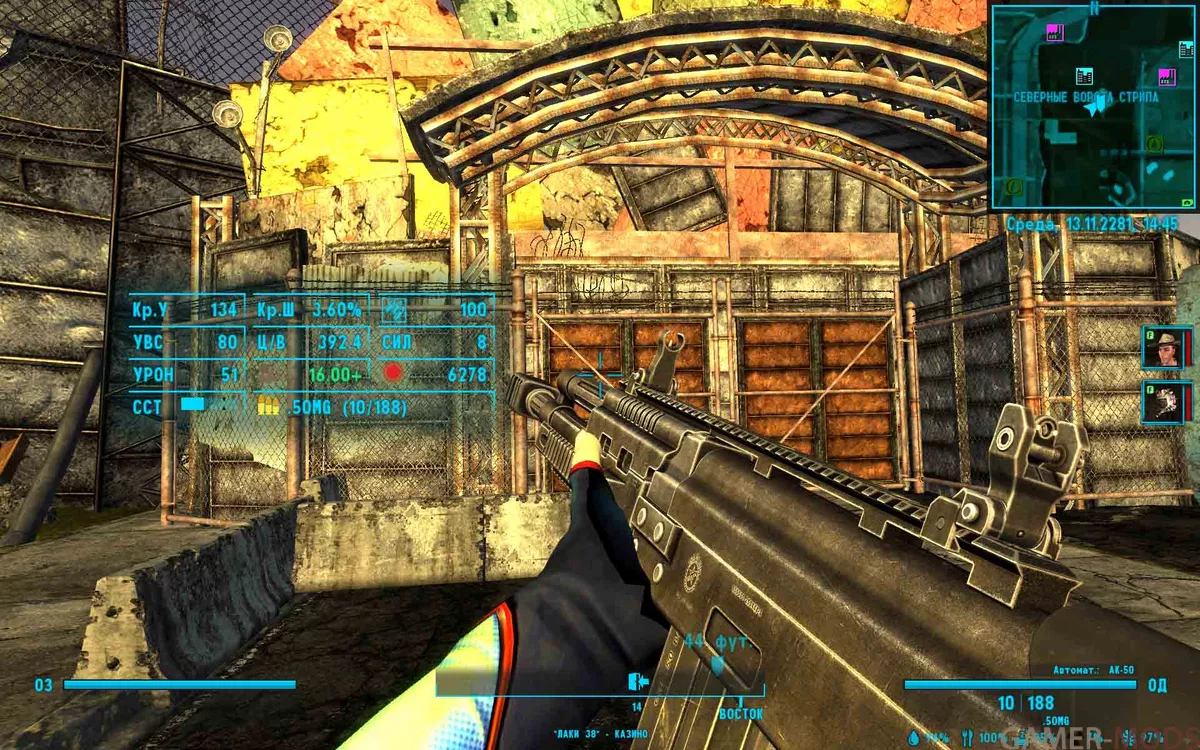
Task: Click the small green icon in the minimap corner
Action: pos(1187,201)
